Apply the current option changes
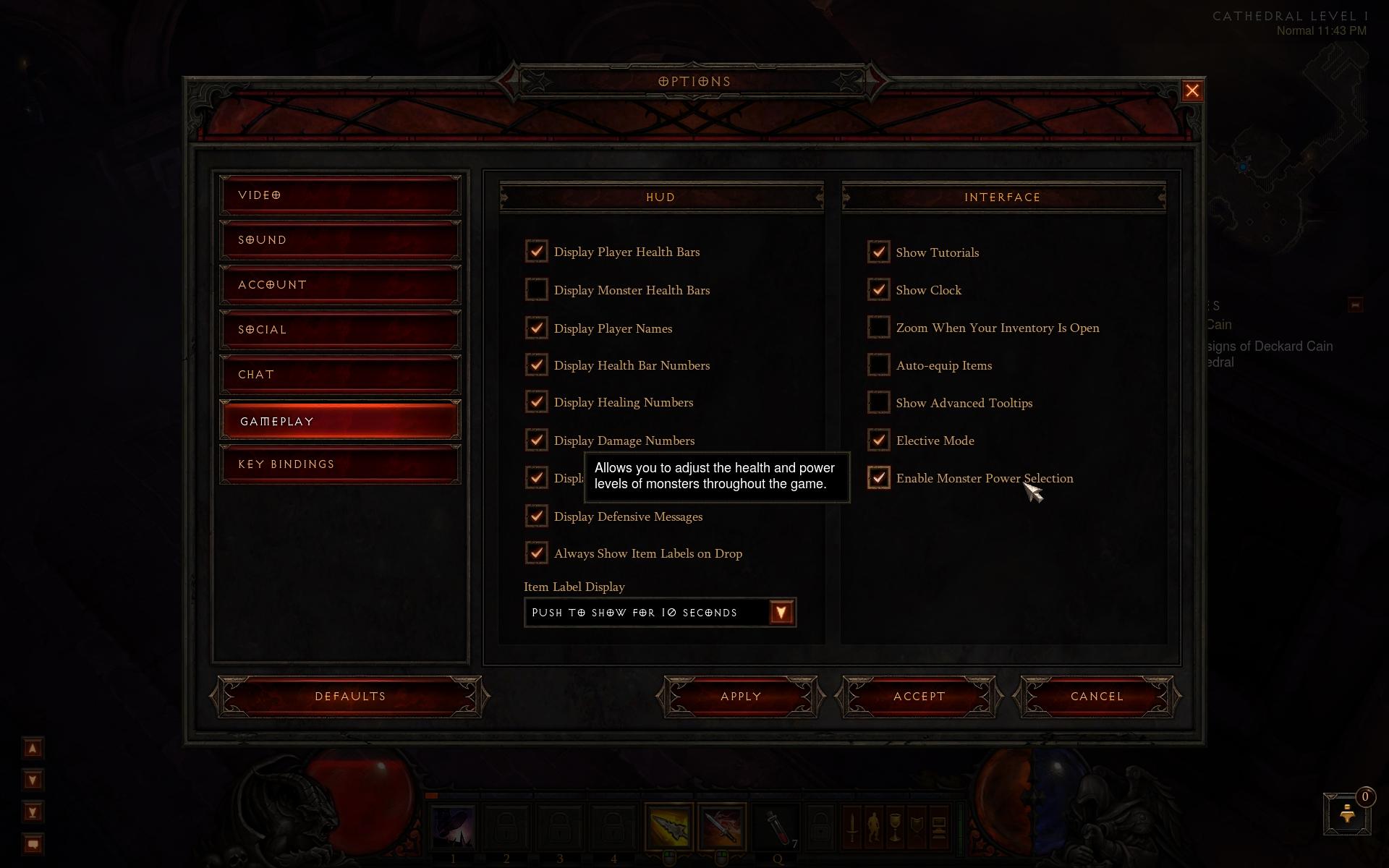 pyautogui.click(x=741, y=697)
